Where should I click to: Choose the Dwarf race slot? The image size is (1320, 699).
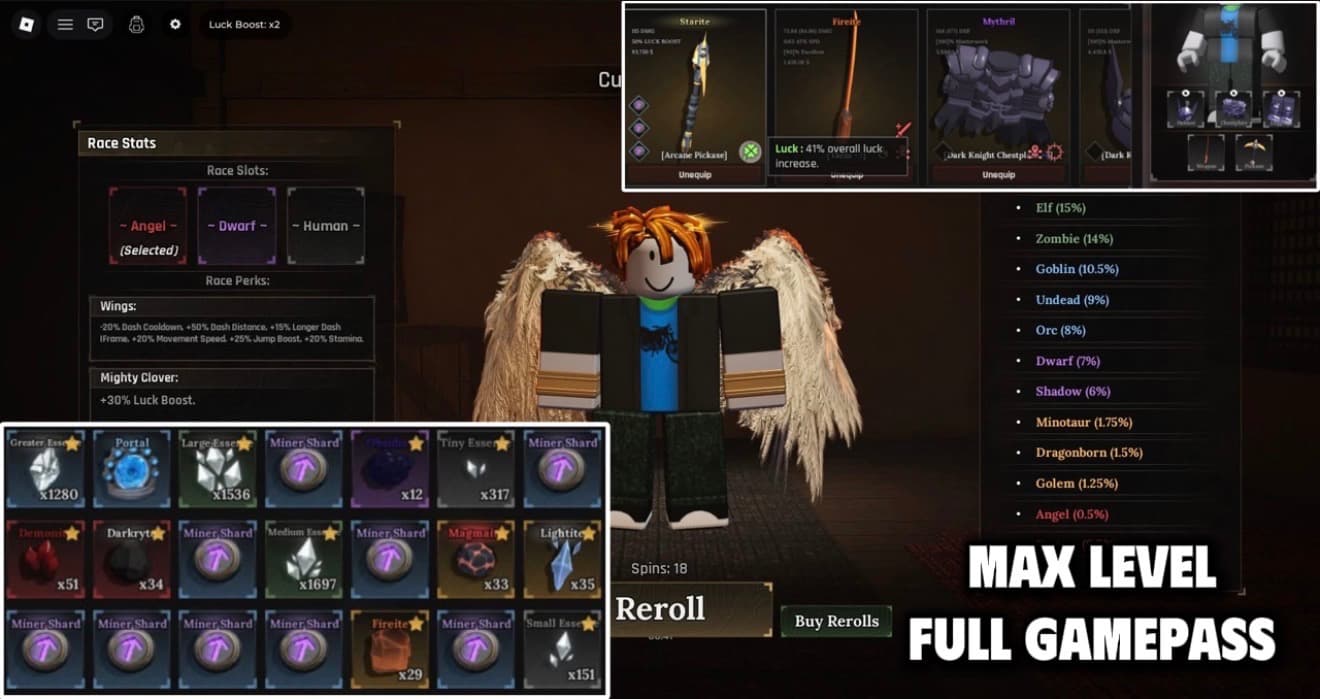tap(237, 226)
